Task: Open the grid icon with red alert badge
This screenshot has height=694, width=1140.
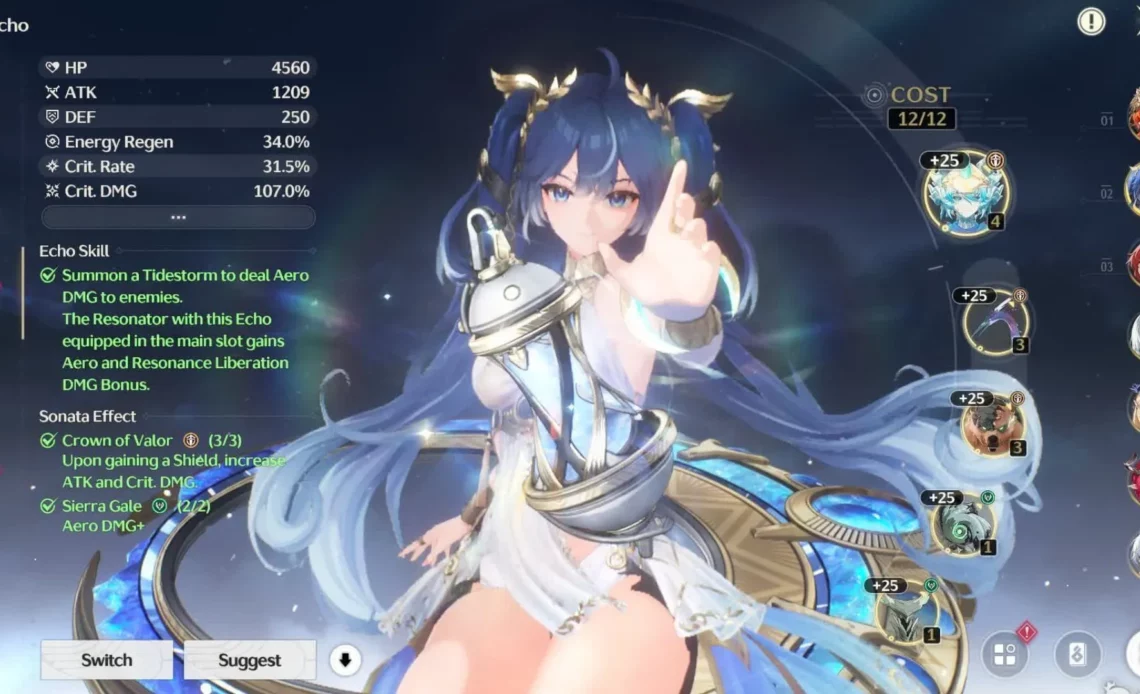Action: point(1004,655)
